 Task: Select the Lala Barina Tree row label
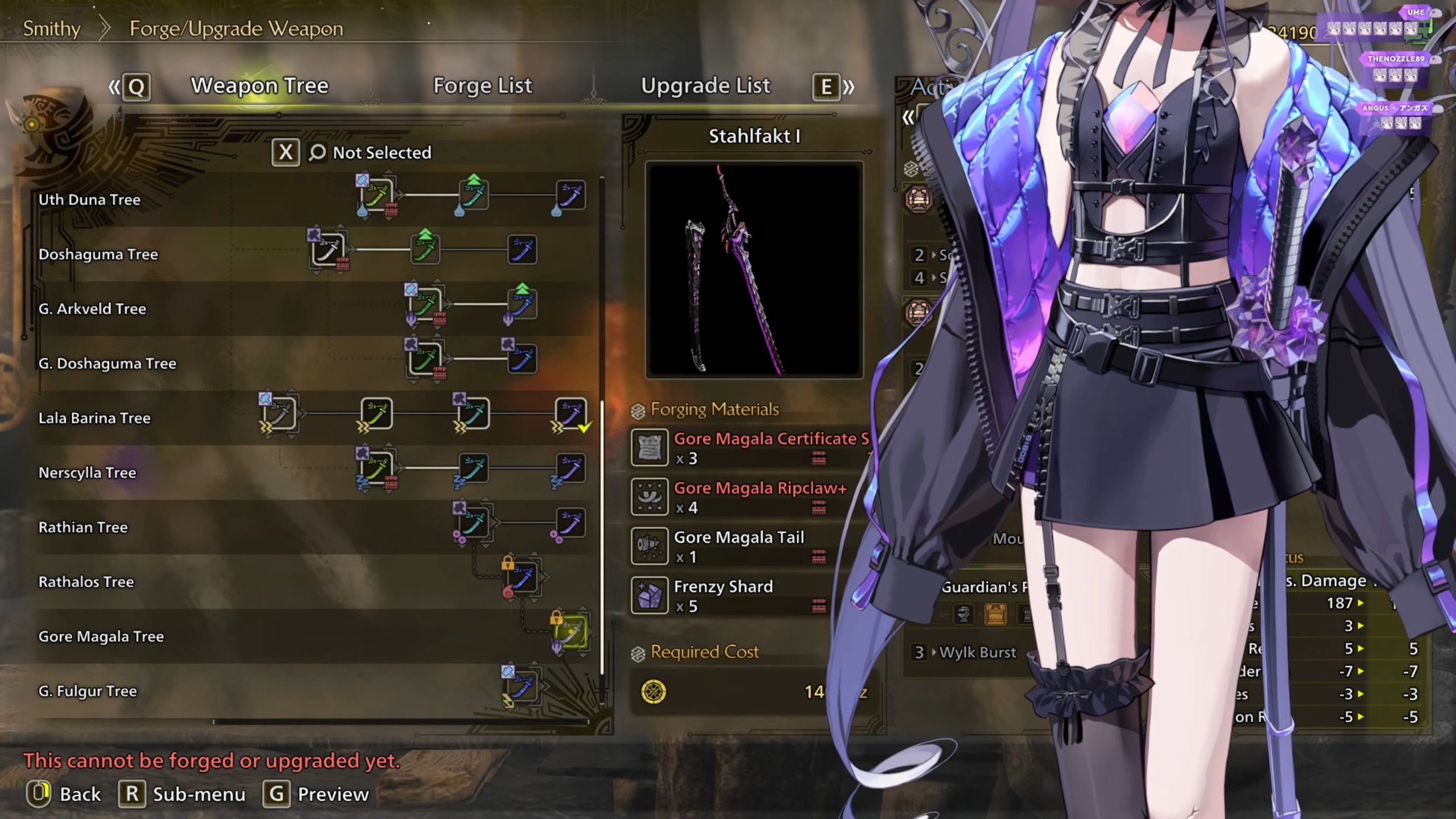click(94, 418)
